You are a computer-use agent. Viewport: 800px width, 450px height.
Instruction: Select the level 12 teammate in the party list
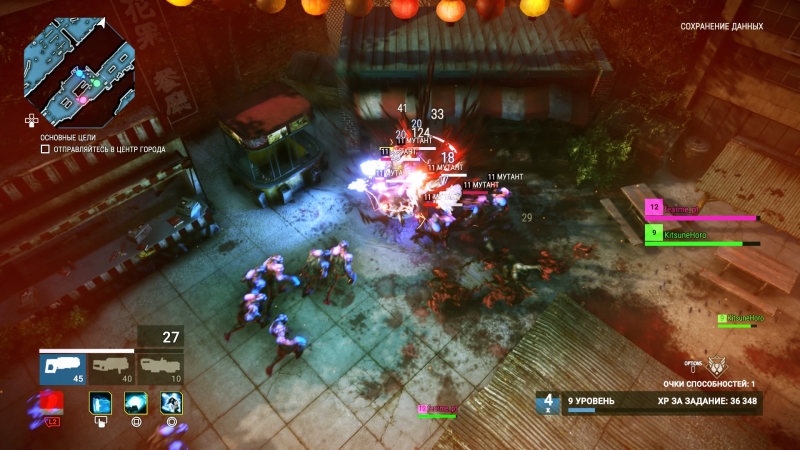pos(700,209)
